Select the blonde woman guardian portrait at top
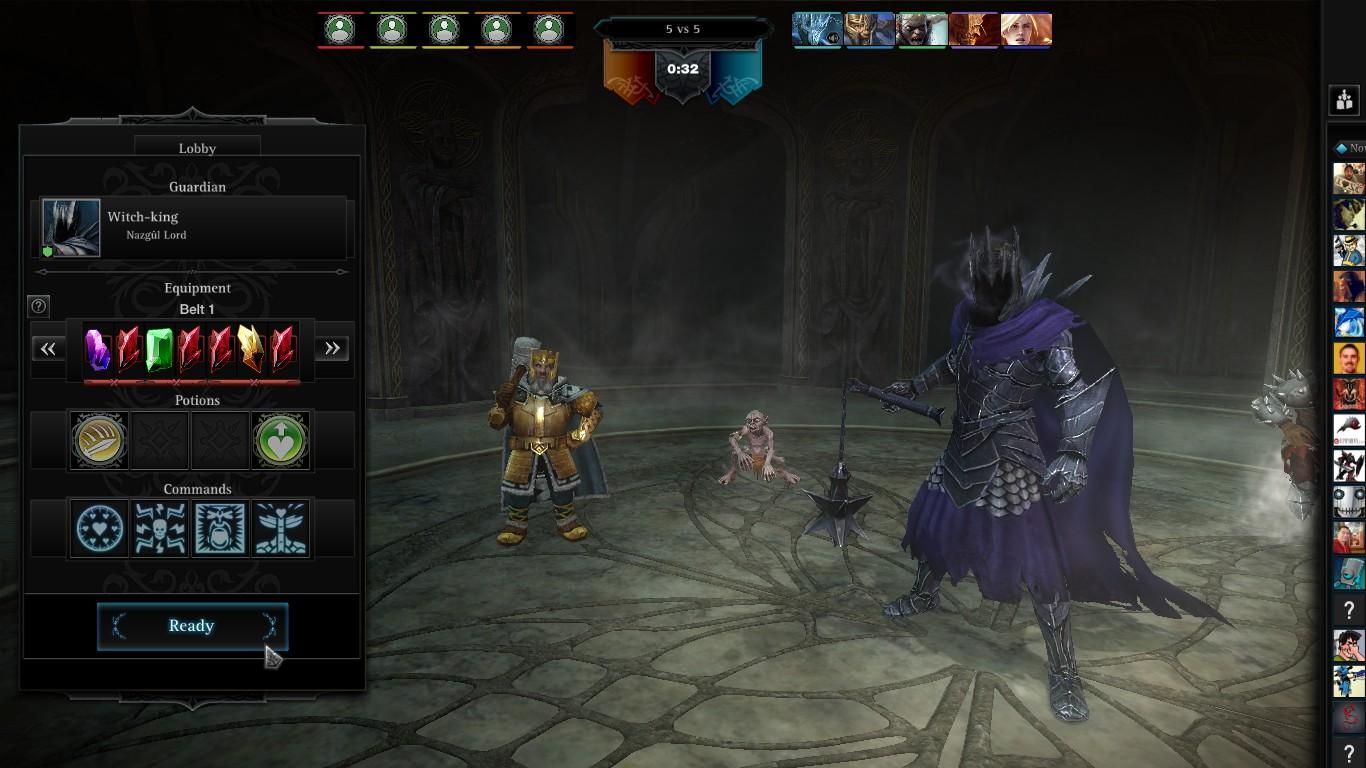 (x=1027, y=30)
